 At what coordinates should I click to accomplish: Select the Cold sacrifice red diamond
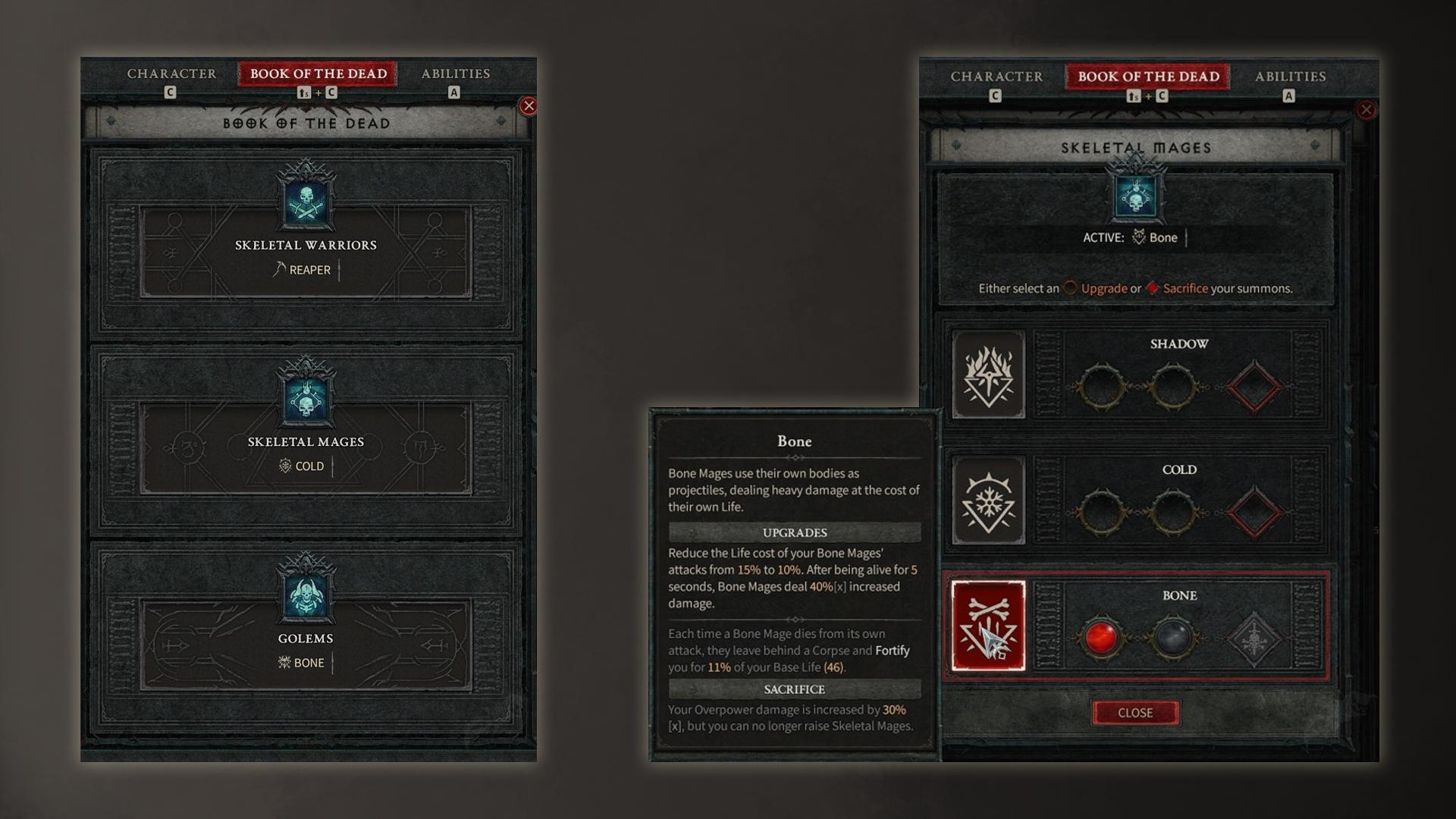click(x=1254, y=513)
